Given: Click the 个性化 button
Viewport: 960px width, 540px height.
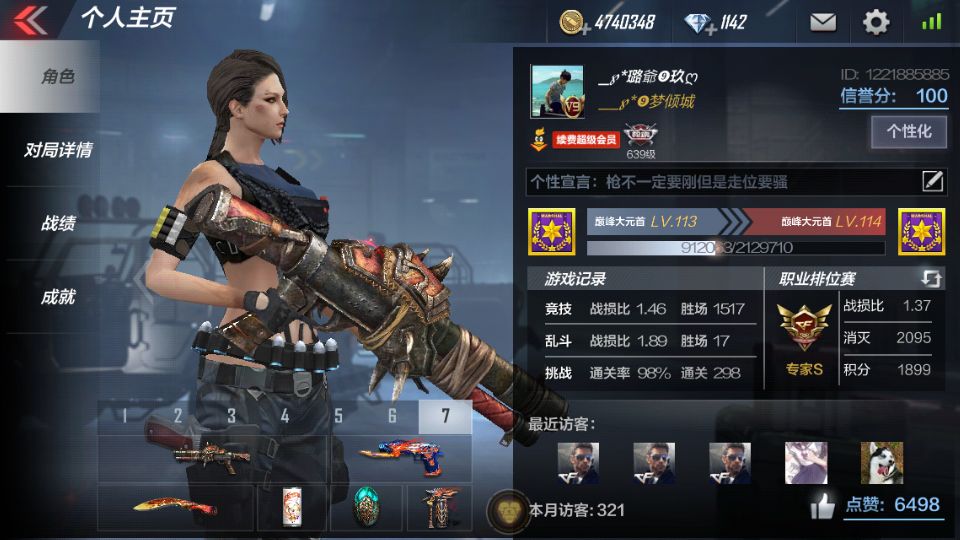Looking at the screenshot, I should [x=909, y=131].
